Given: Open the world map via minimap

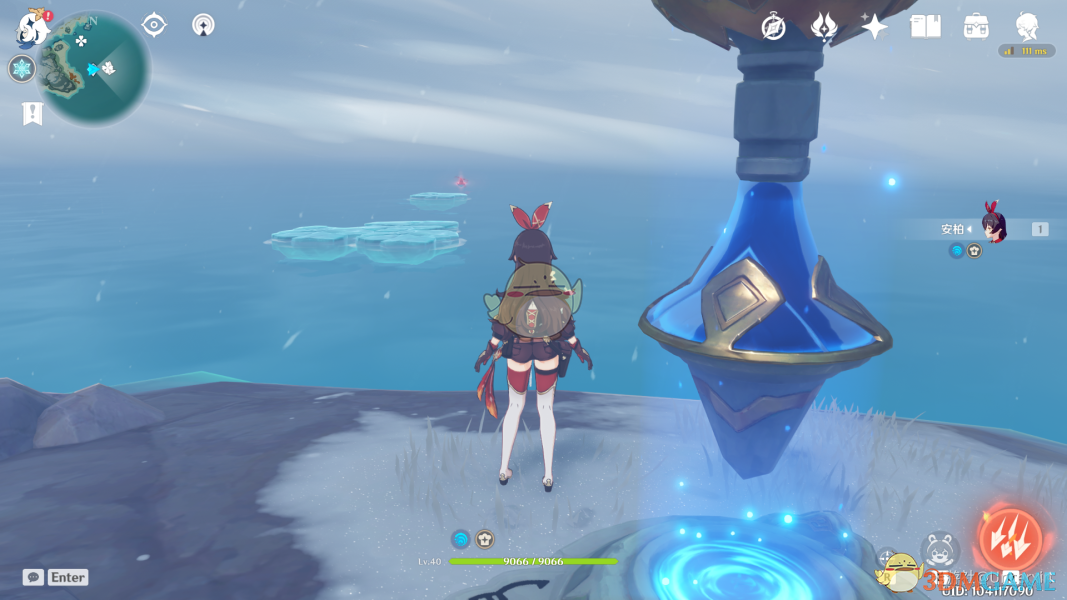Looking at the screenshot, I should [94, 69].
